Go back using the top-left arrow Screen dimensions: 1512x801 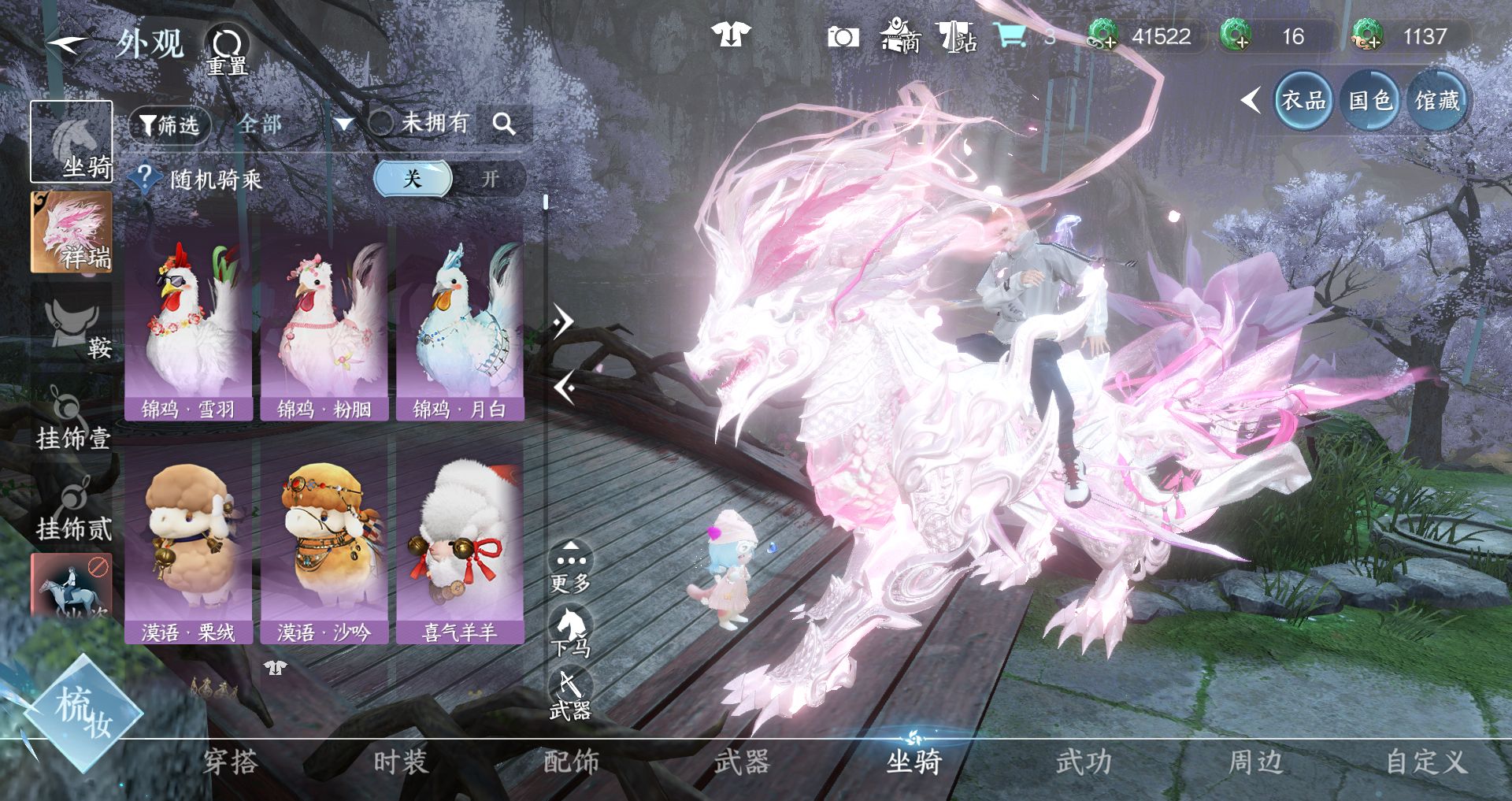[x=66, y=44]
